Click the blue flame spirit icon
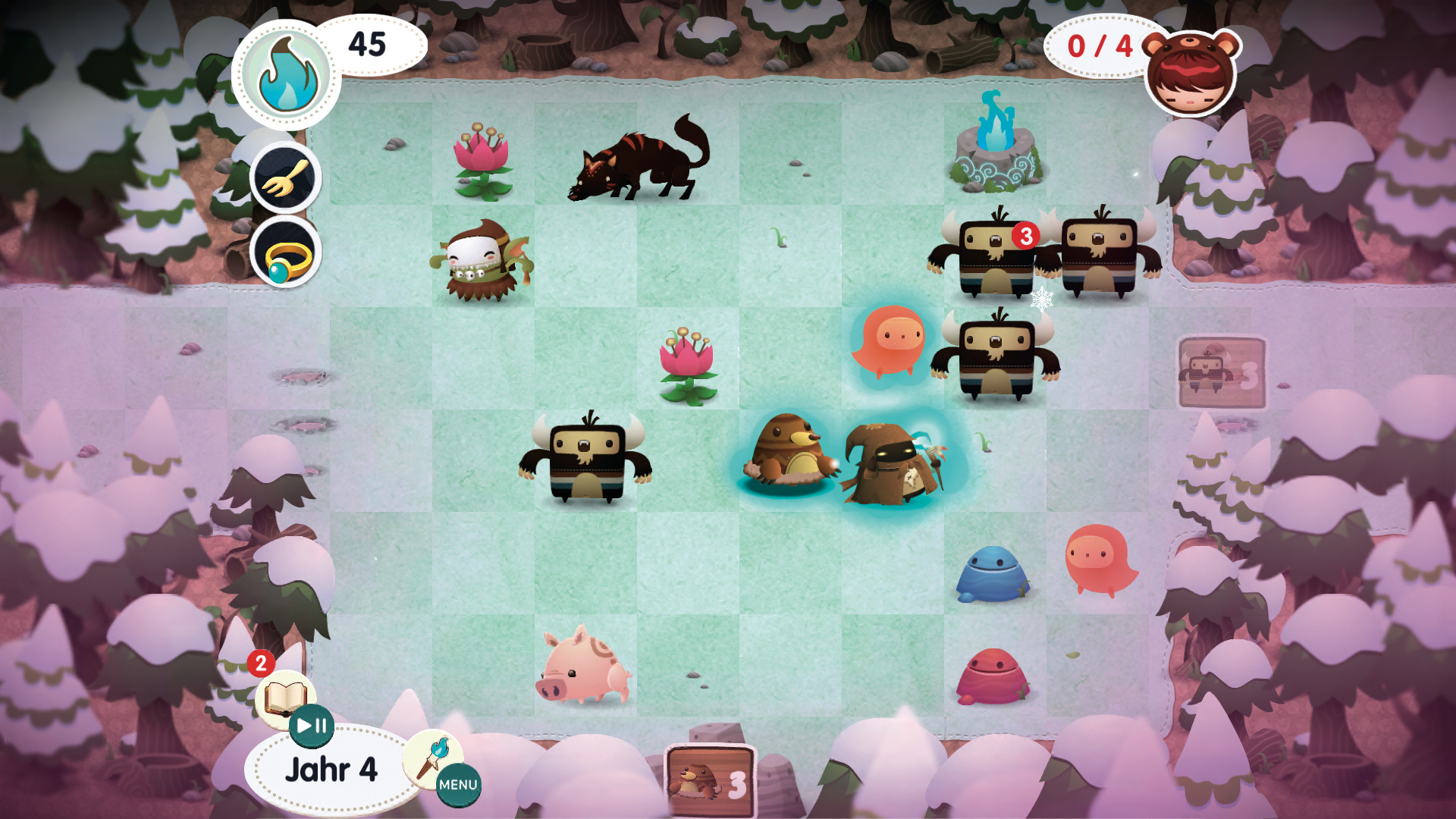1456x819 pixels. (287, 74)
